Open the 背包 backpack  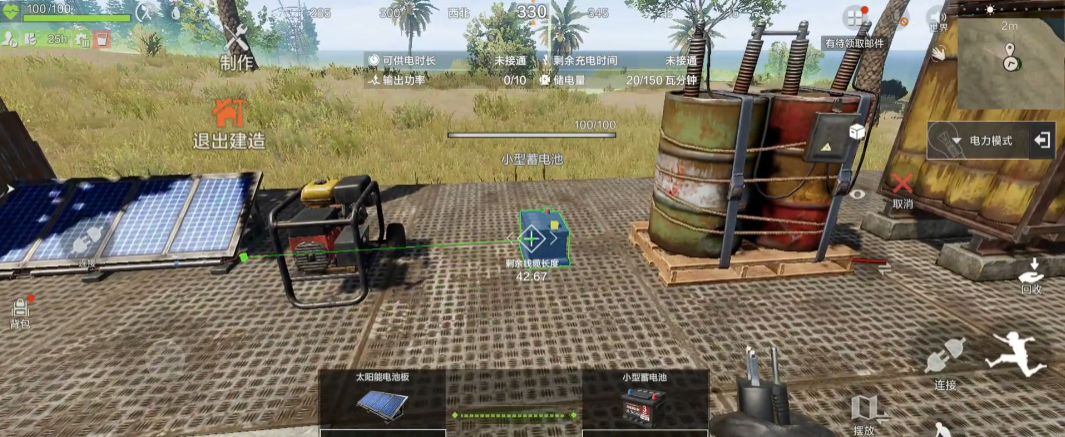click(20, 311)
